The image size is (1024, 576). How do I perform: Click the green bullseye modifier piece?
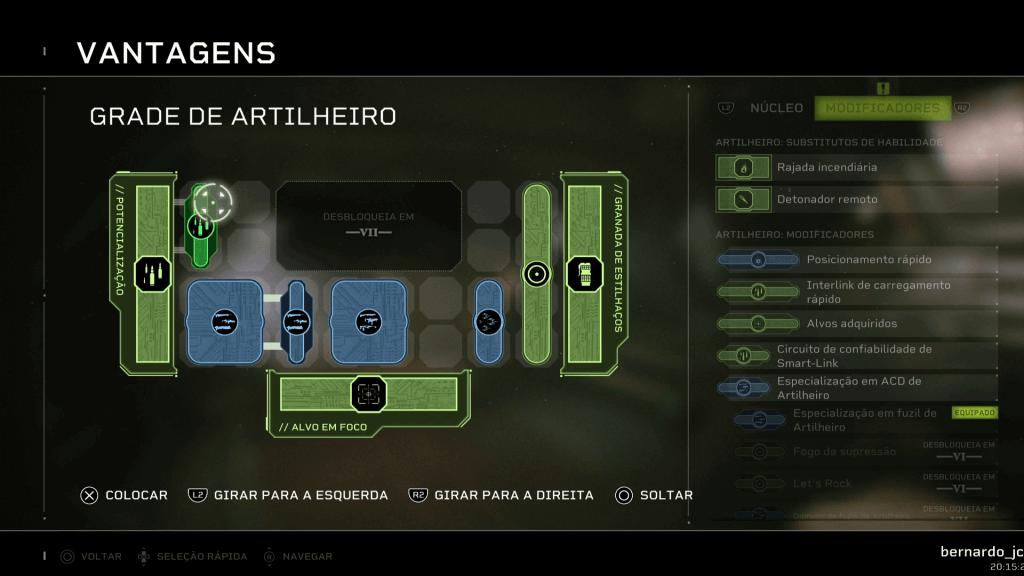(x=537, y=273)
